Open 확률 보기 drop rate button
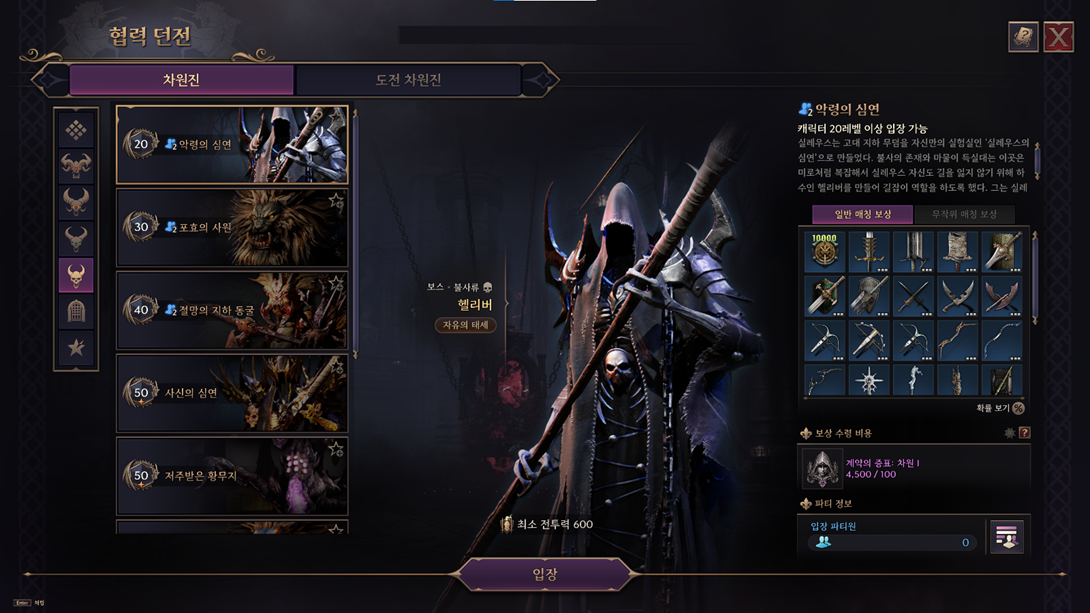Screen dimensions: 1090x613 [x=1018, y=408]
